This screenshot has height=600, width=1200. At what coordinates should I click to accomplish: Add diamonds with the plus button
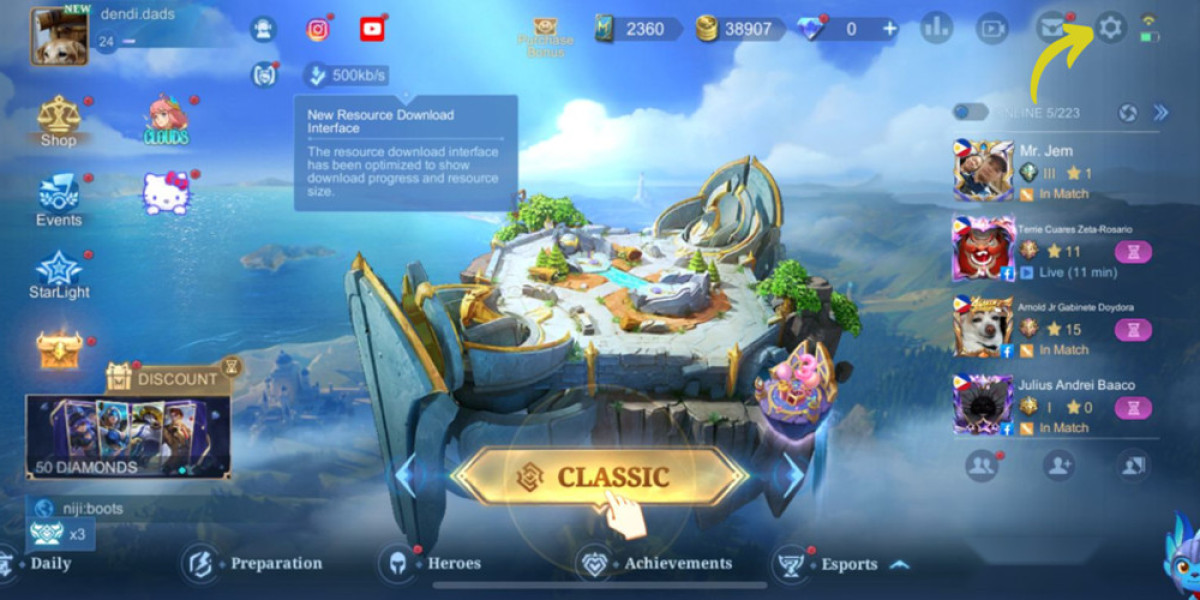click(890, 29)
